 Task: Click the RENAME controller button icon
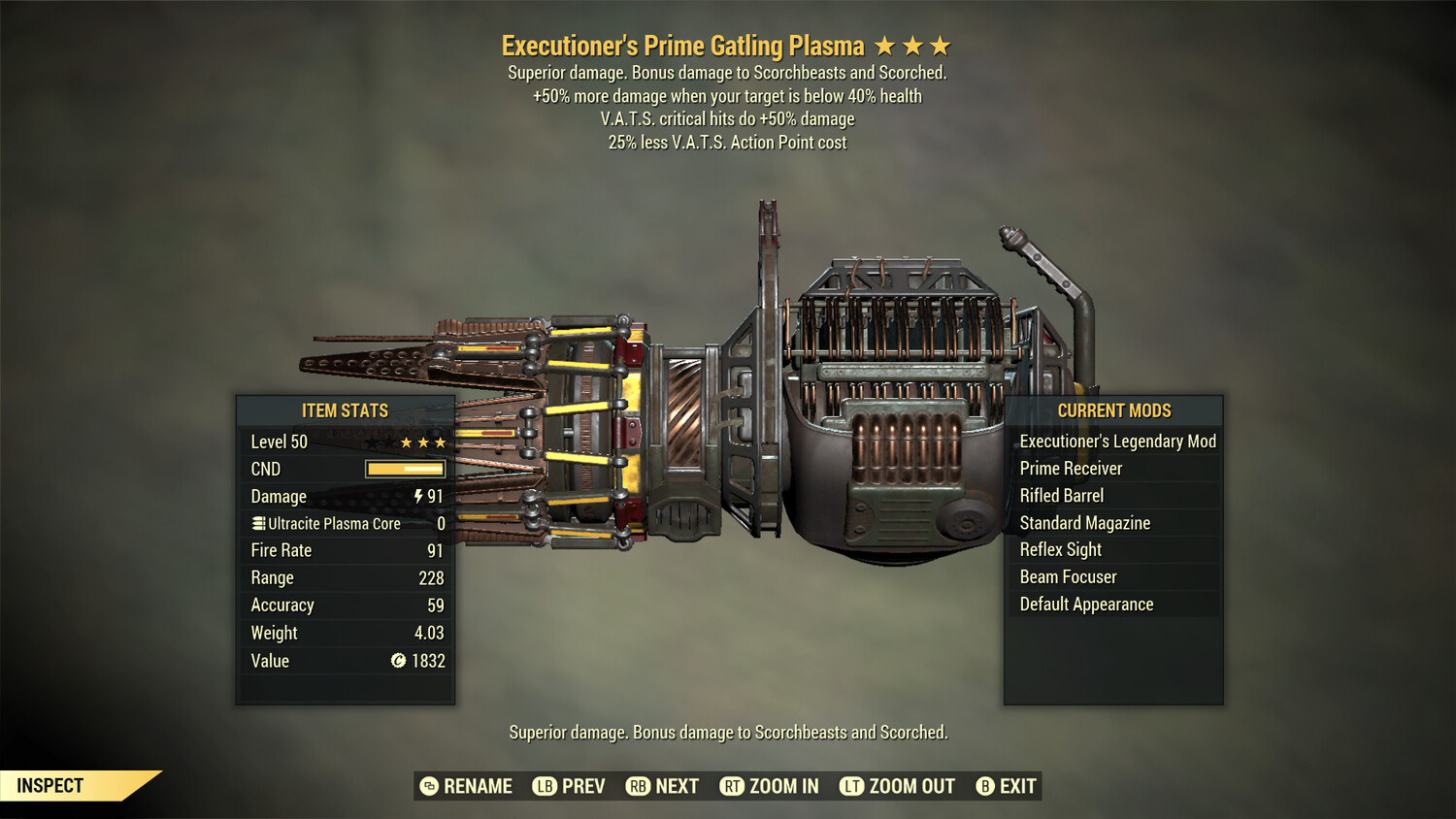click(x=427, y=786)
